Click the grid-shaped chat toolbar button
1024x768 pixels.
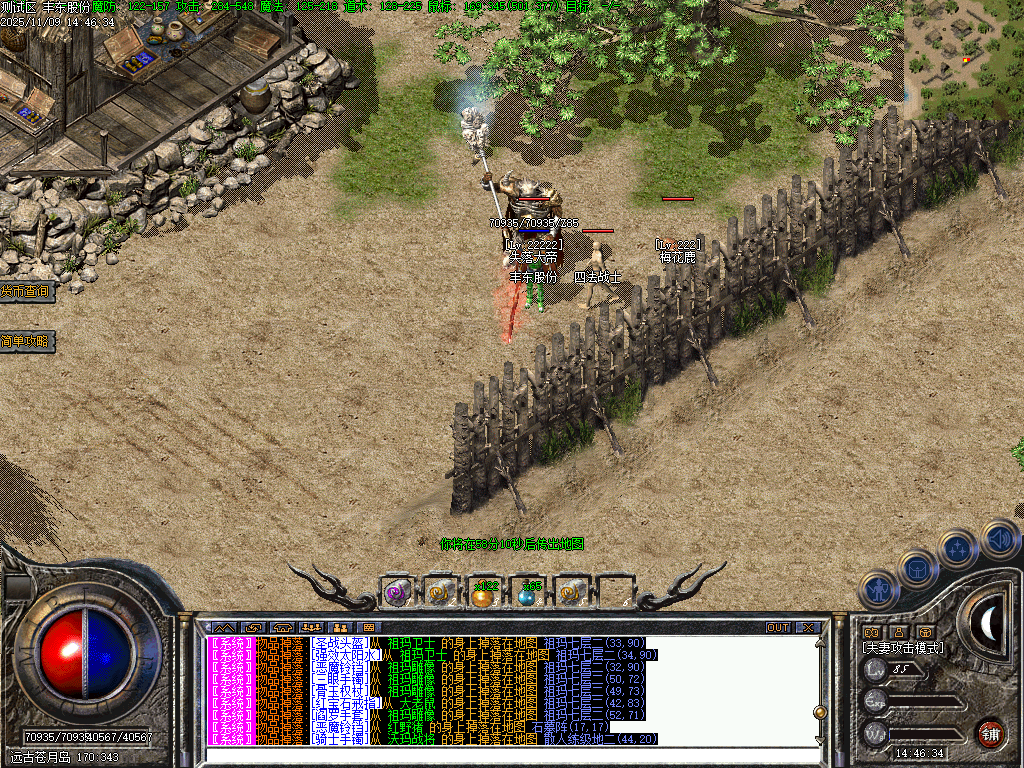[370, 627]
